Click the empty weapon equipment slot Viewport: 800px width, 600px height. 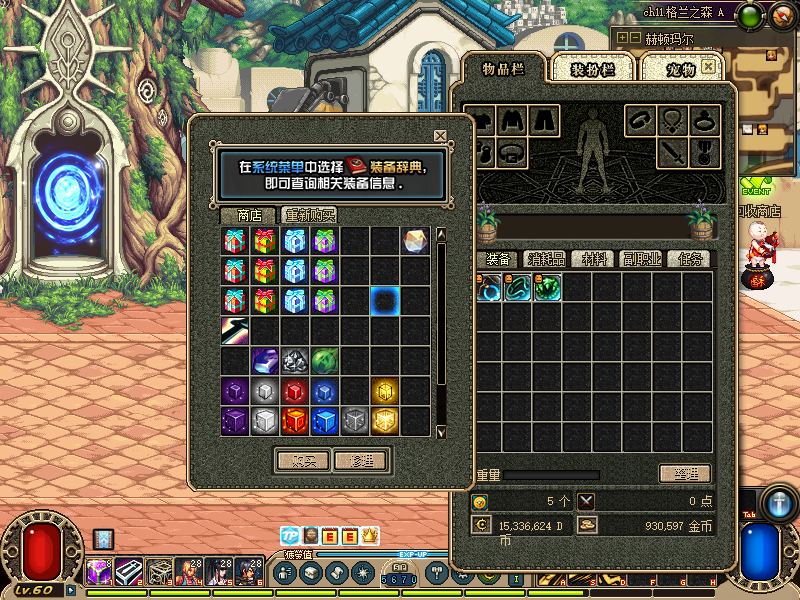pos(671,152)
